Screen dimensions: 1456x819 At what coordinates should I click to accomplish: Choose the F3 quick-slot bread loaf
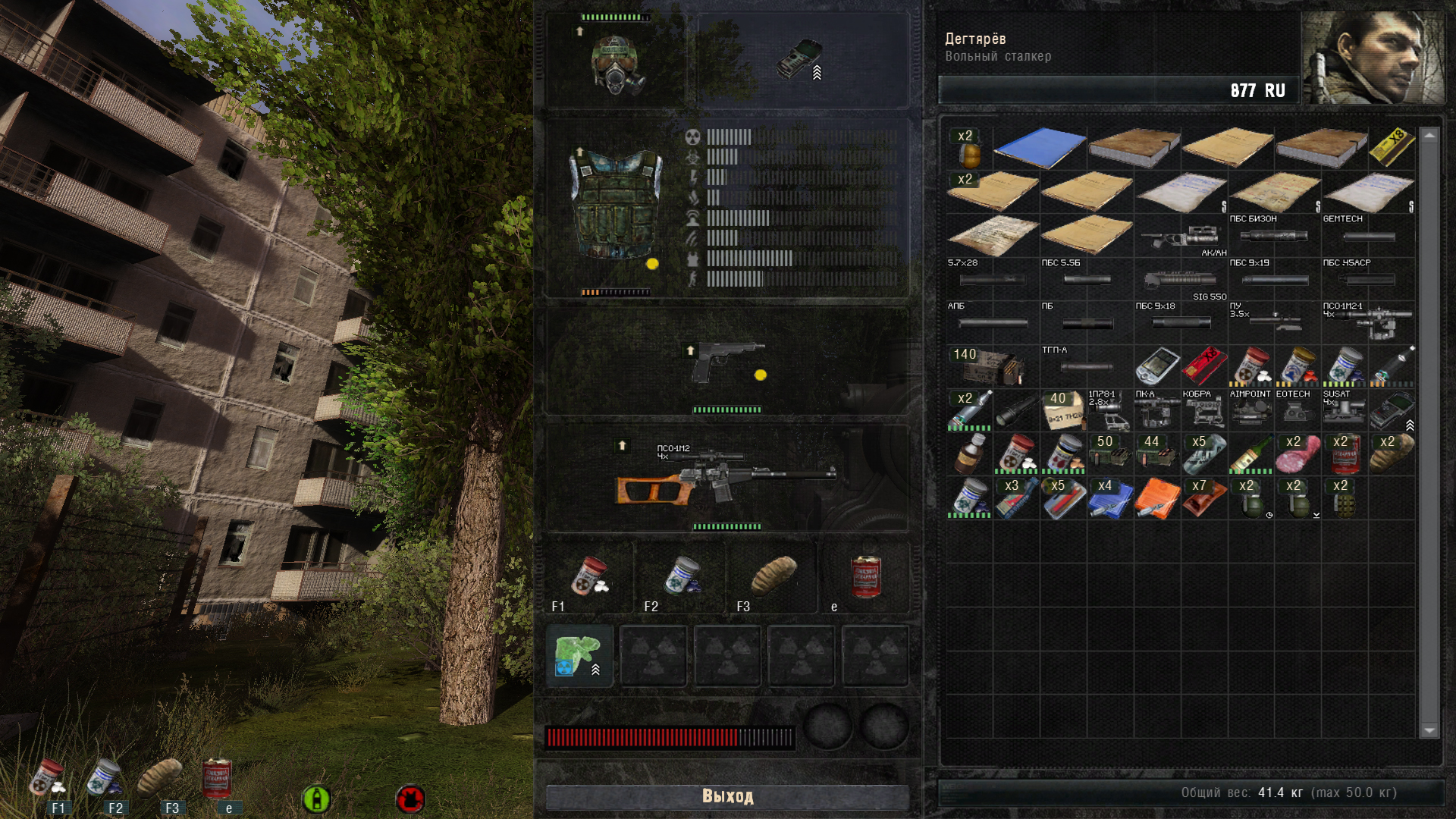tap(773, 578)
